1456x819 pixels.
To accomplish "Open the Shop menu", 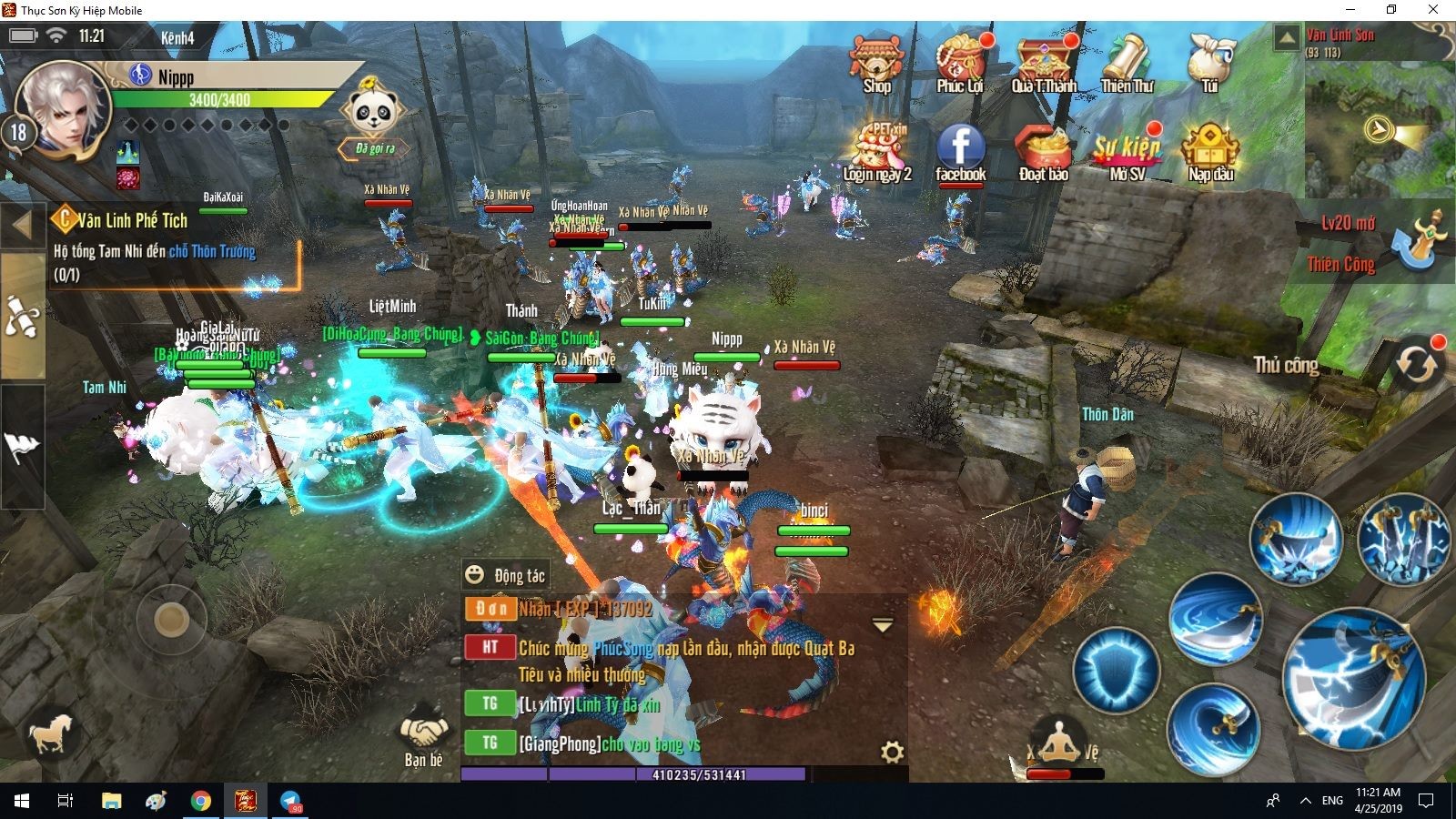I will [x=876, y=64].
